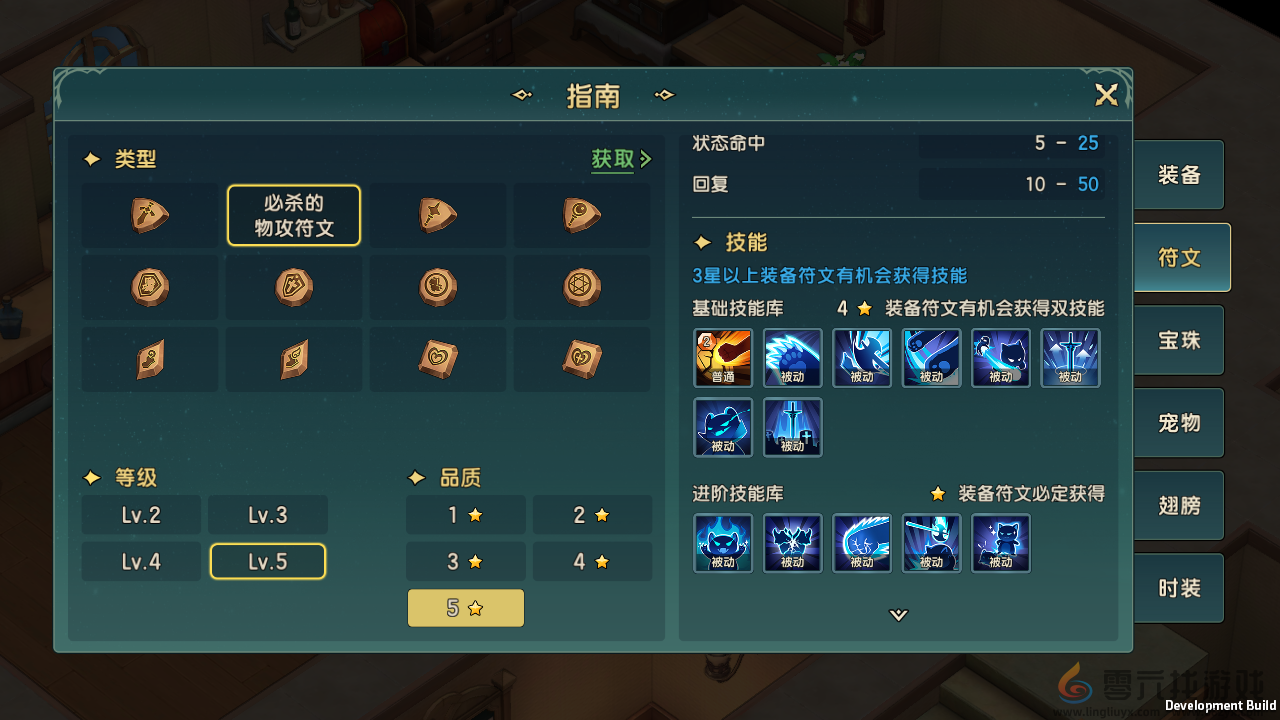
Task: Click the green 获取 link
Action: [x=613, y=159]
